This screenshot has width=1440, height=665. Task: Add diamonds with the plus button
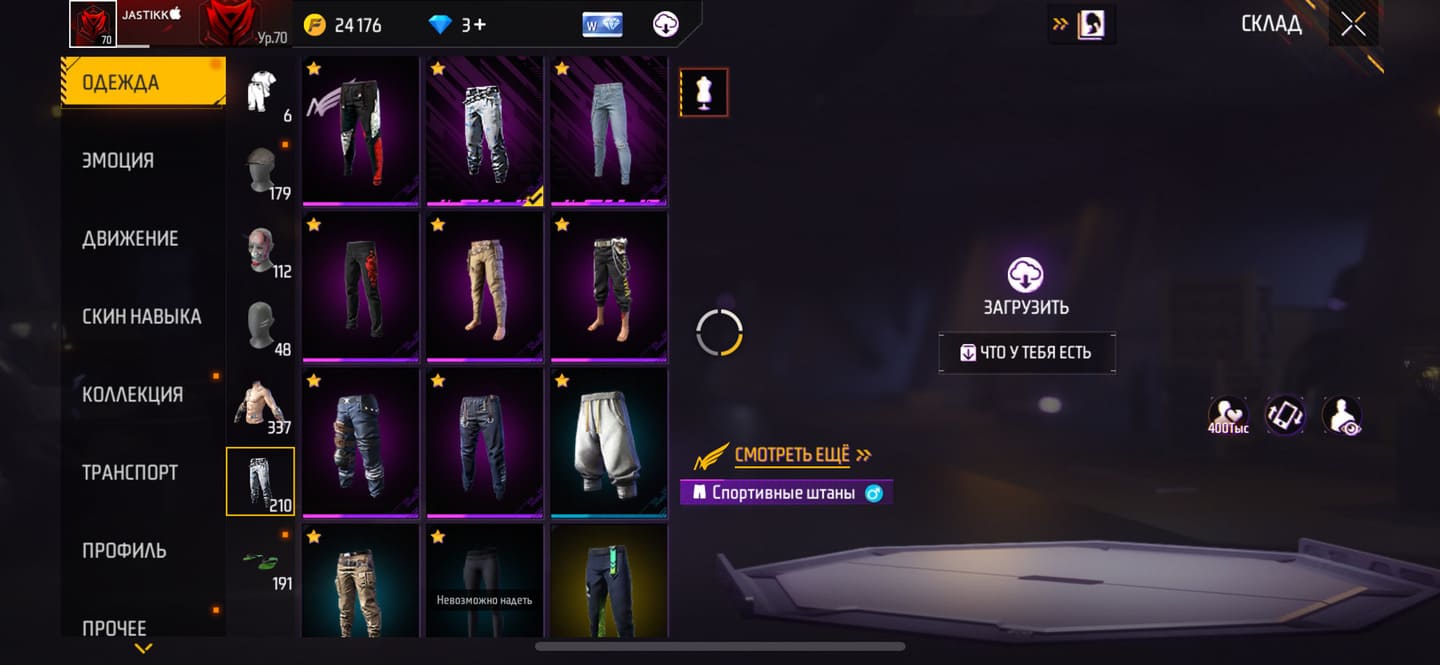[480, 25]
